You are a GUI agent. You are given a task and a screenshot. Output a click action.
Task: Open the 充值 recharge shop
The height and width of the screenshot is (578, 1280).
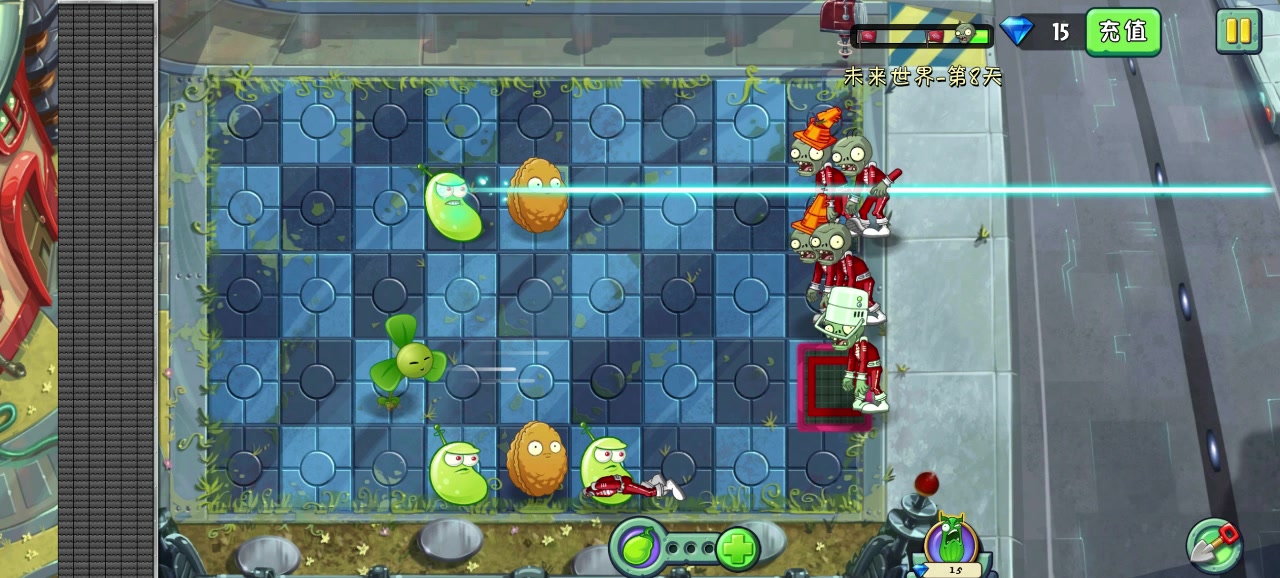(1122, 32)
